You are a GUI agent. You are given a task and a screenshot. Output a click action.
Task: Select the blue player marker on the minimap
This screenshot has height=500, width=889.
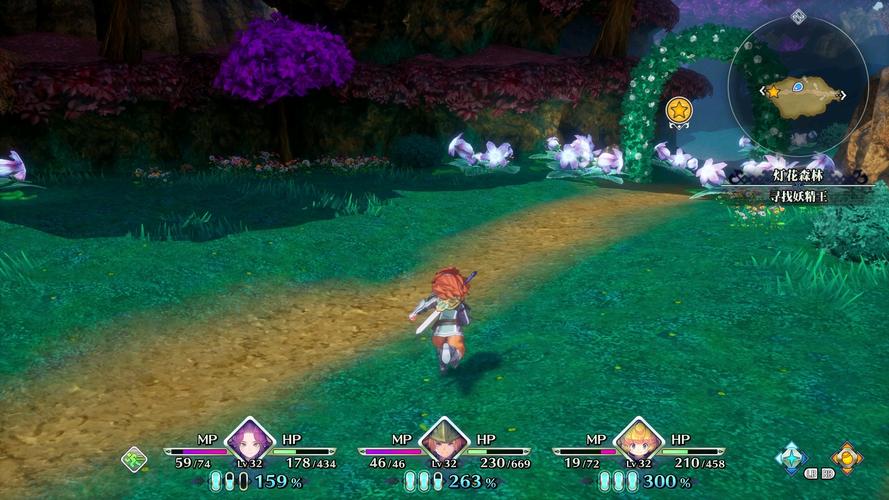(x=799, y=87)
